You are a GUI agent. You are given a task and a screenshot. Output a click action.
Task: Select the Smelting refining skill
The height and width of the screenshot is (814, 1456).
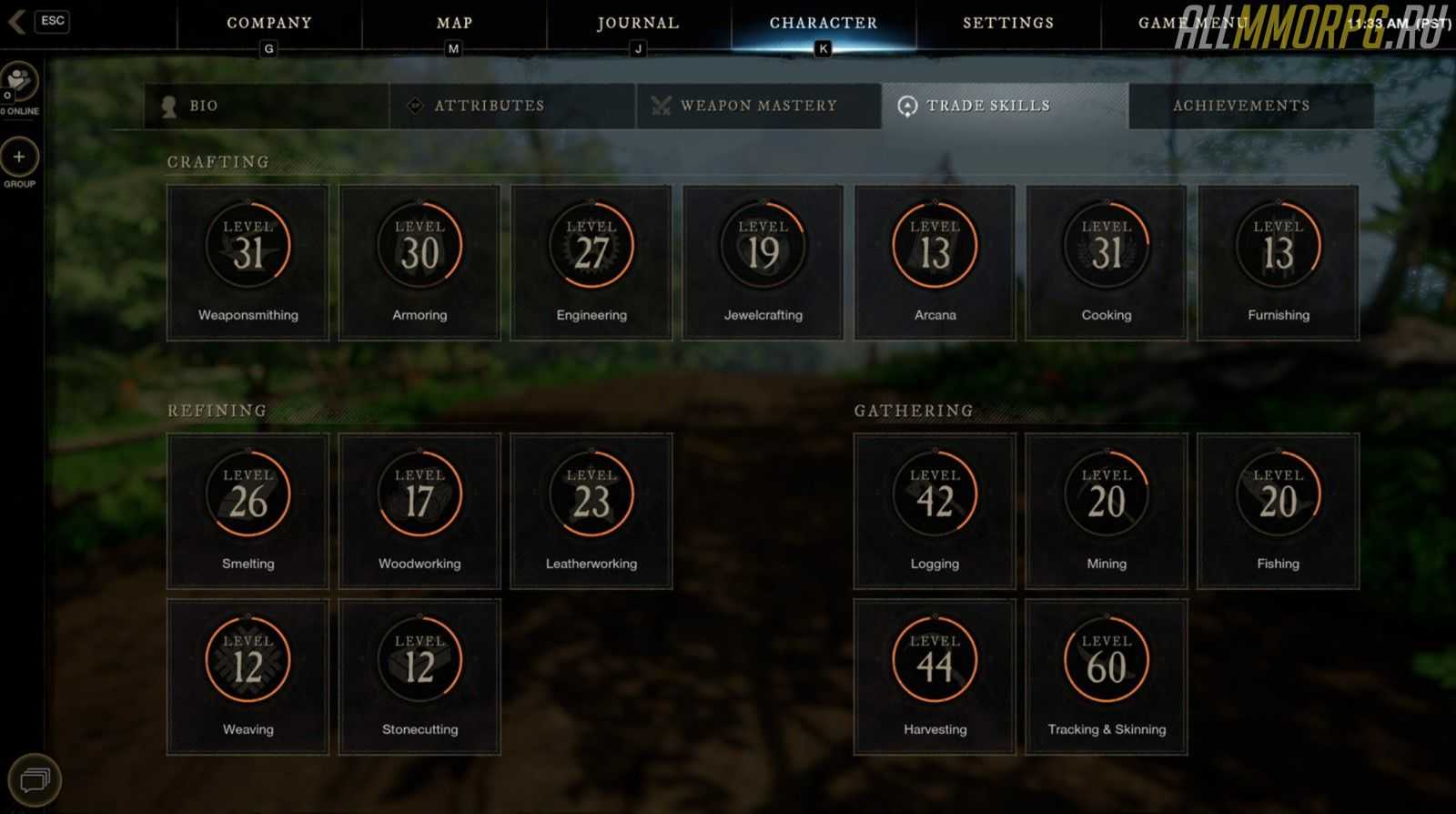pos(248,511)
